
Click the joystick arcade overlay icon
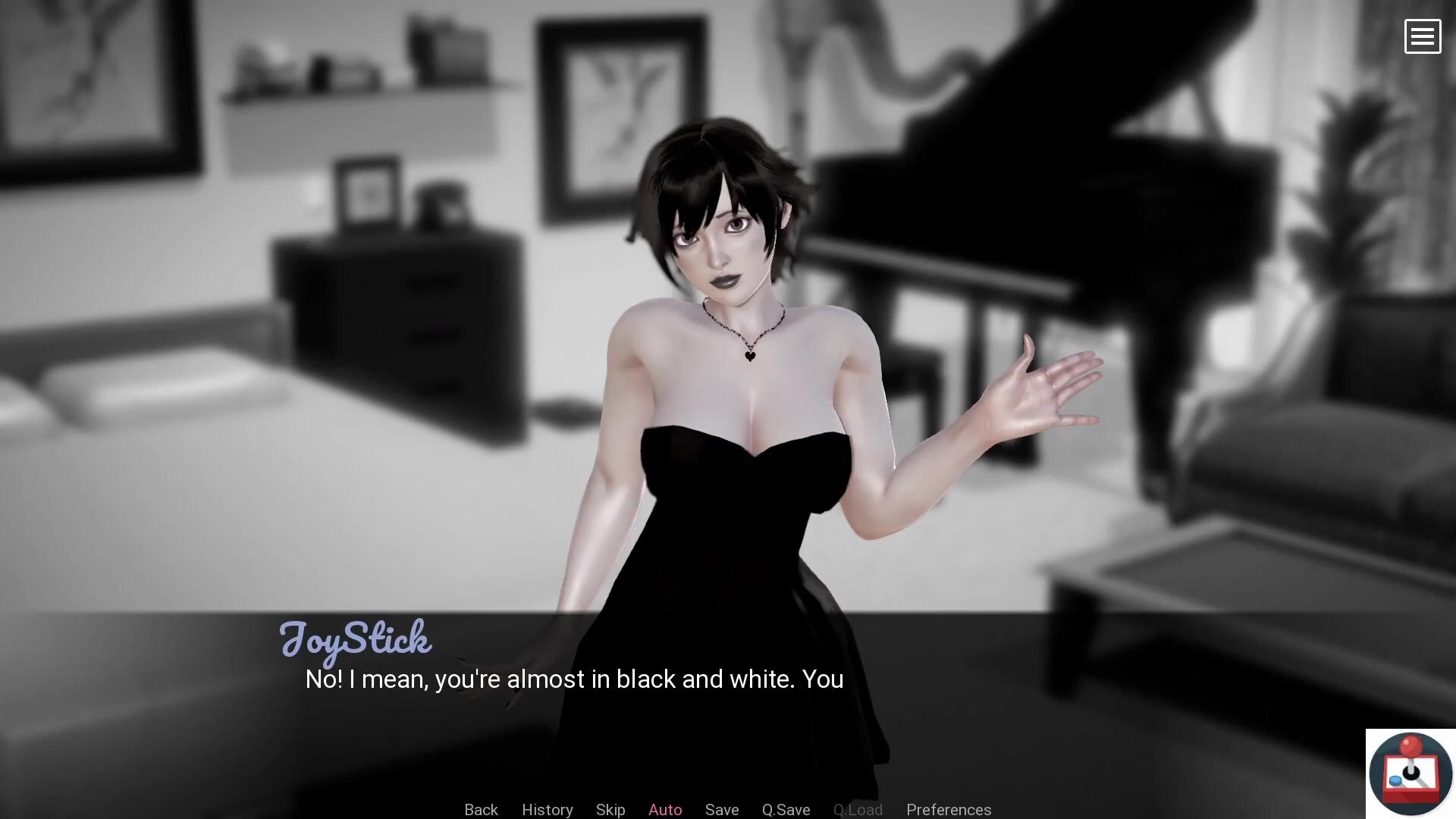pos(1410,773)
